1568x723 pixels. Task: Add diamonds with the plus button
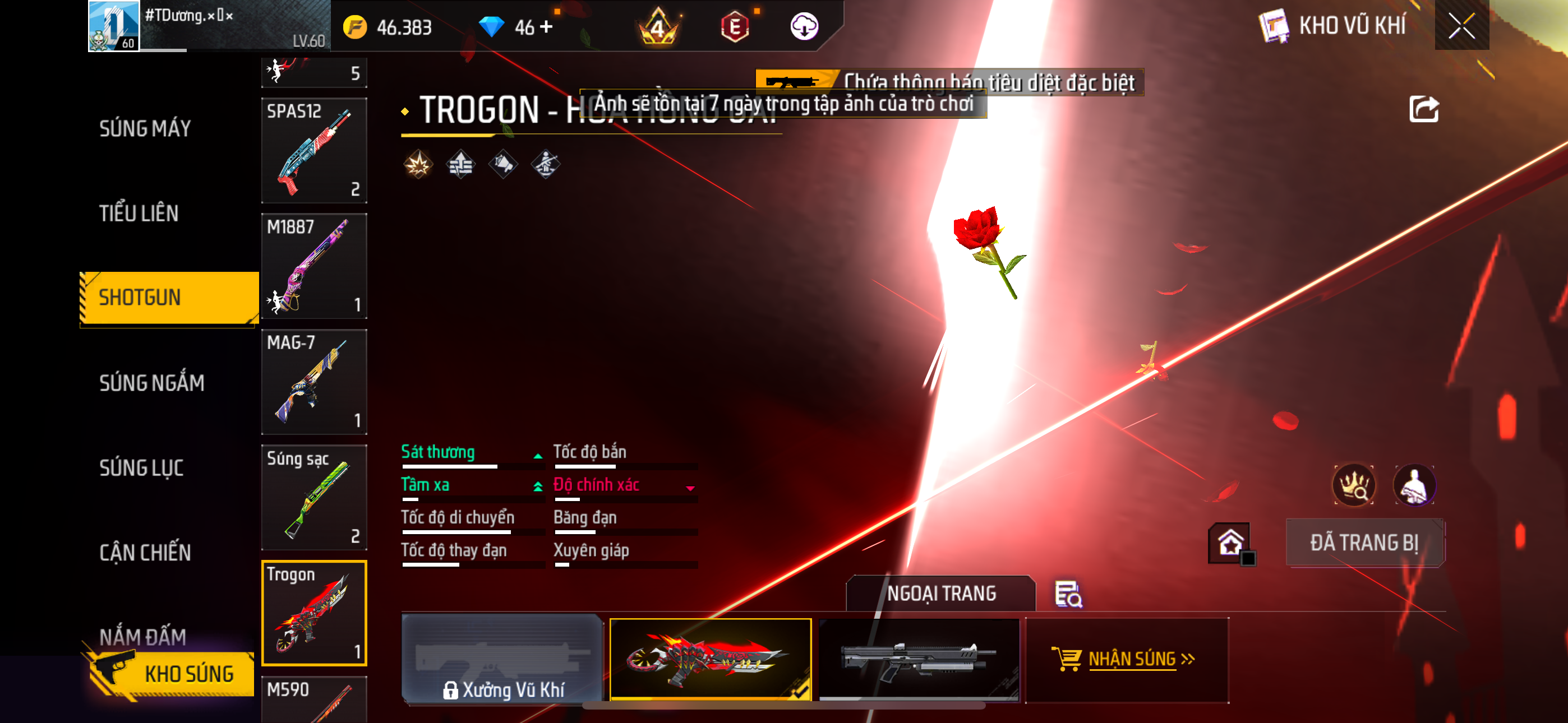click(546, 27)
